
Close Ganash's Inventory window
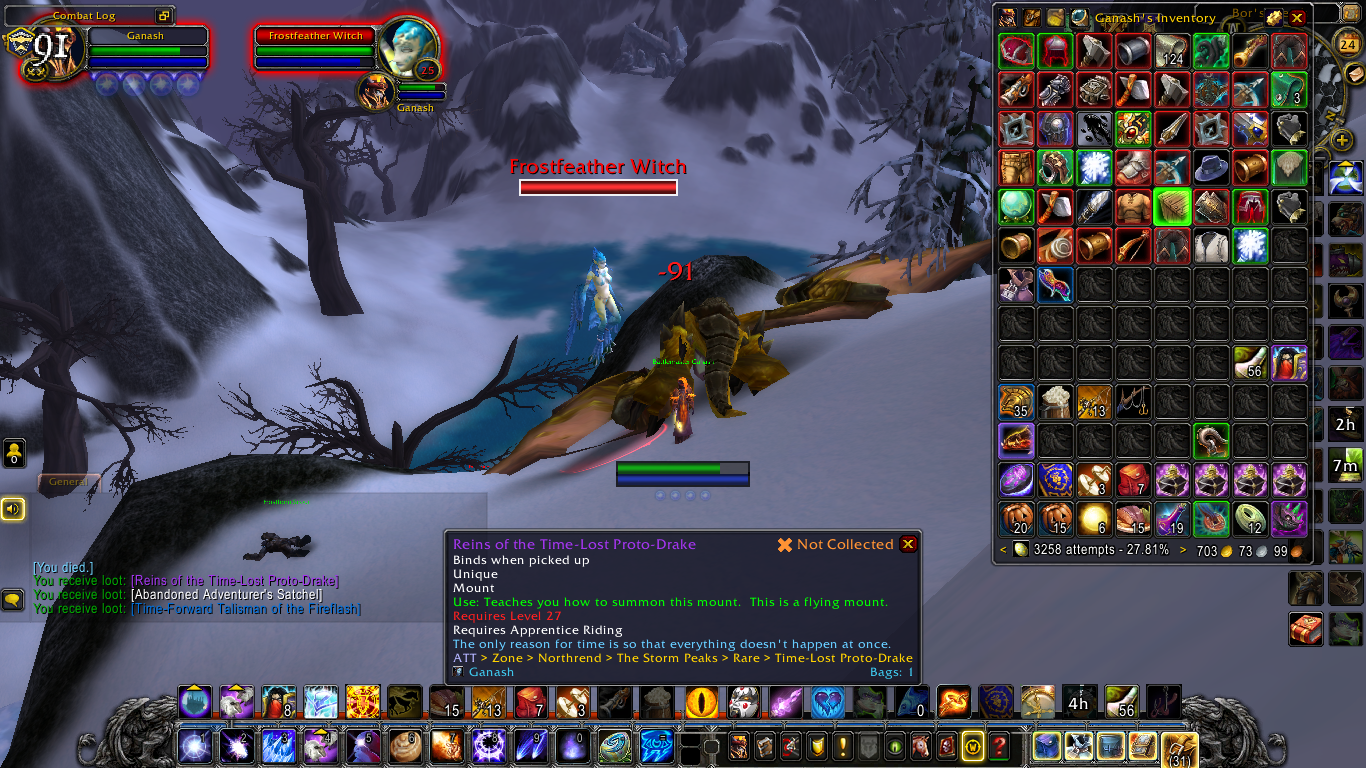[1297, 18]
